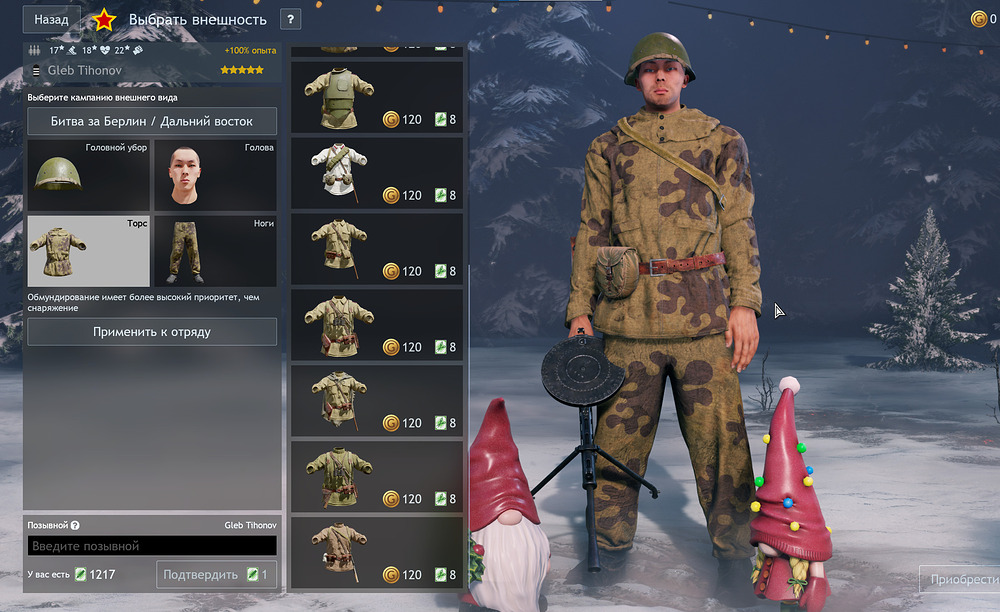Select the Торс camouflage jacket slot
This screenshot has width=1000, height=612.
click(88, 251)
